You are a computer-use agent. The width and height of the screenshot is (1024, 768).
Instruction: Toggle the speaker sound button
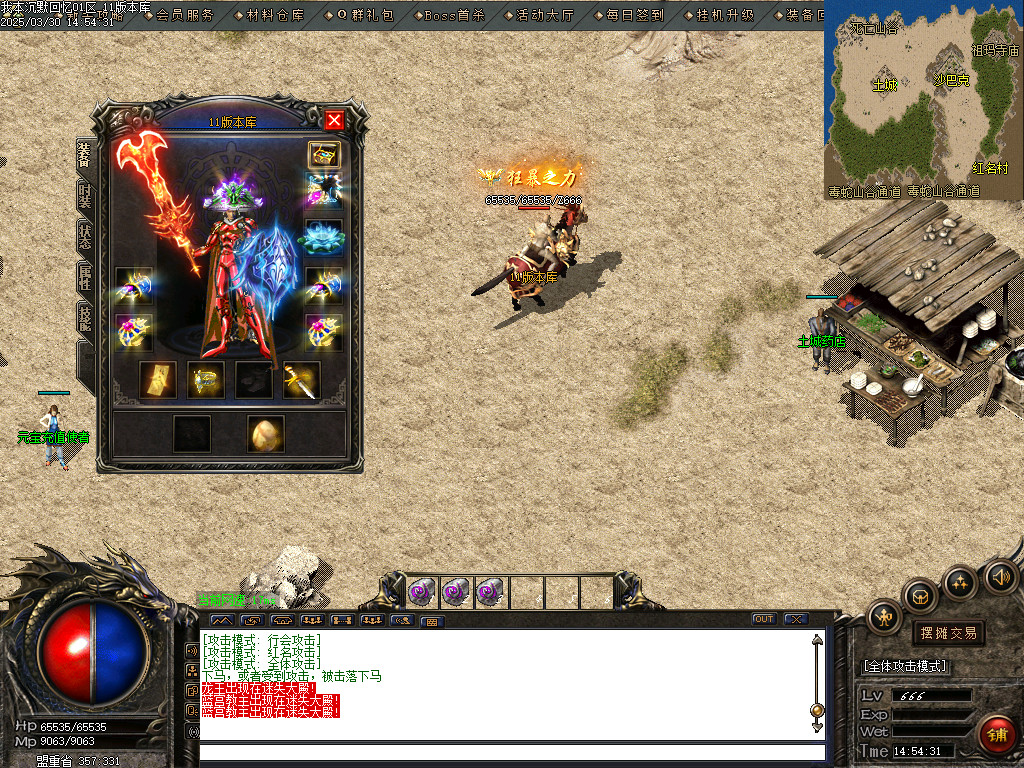click(999, 576)
